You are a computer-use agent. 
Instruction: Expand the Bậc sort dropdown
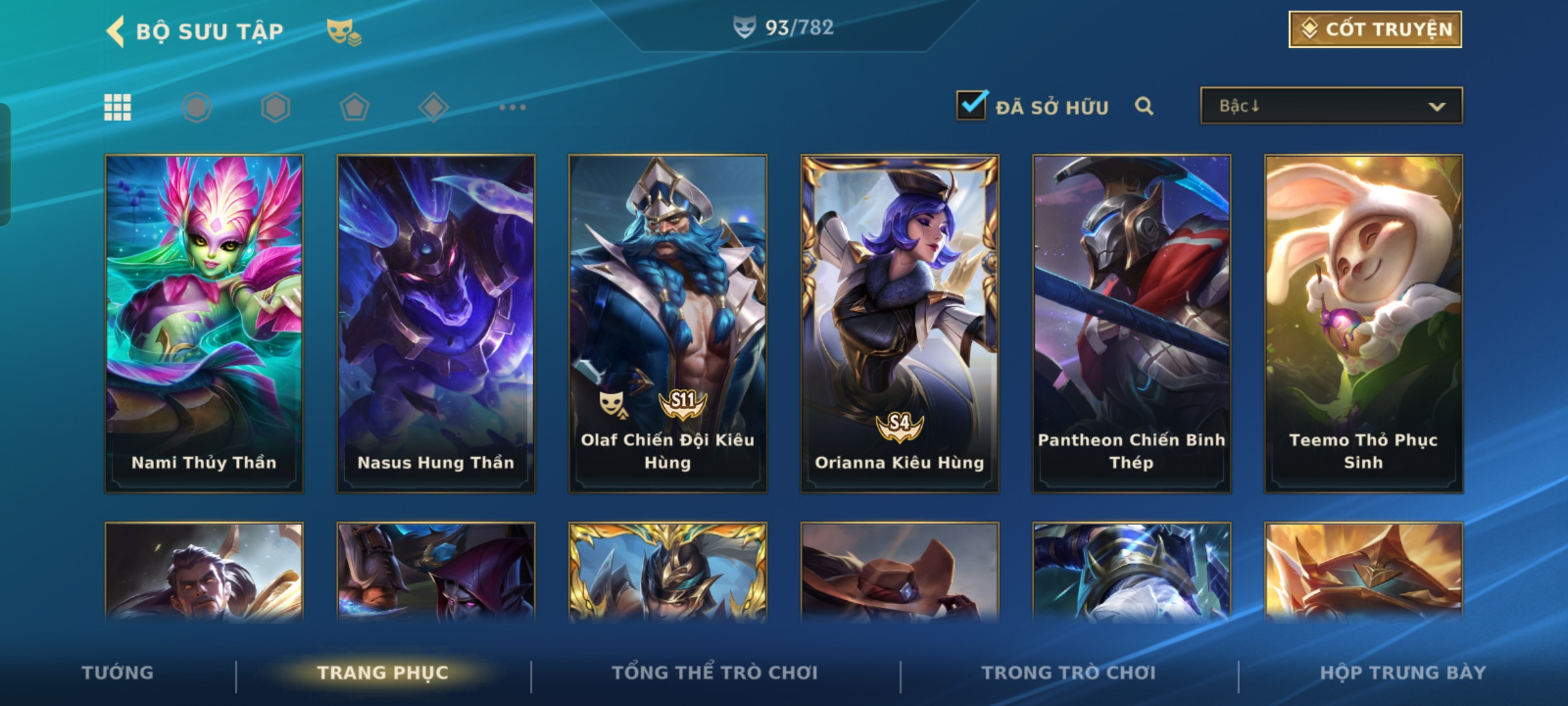click(x=1331, y=106)
